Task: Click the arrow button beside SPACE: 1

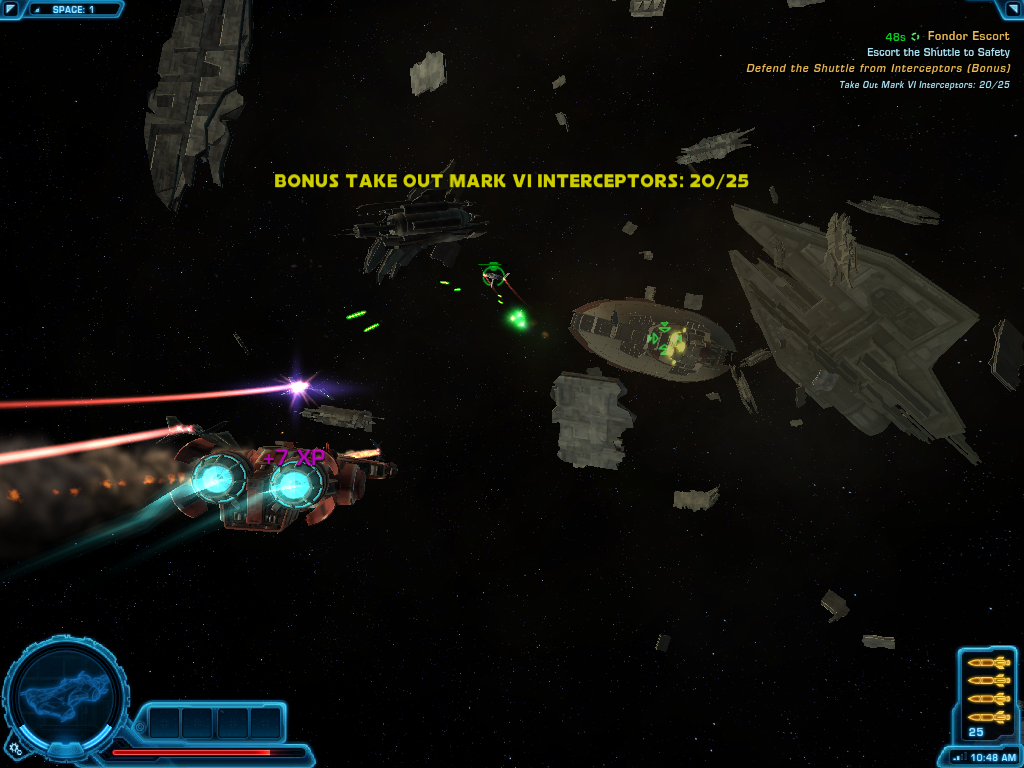Action: tap(11, 9)
